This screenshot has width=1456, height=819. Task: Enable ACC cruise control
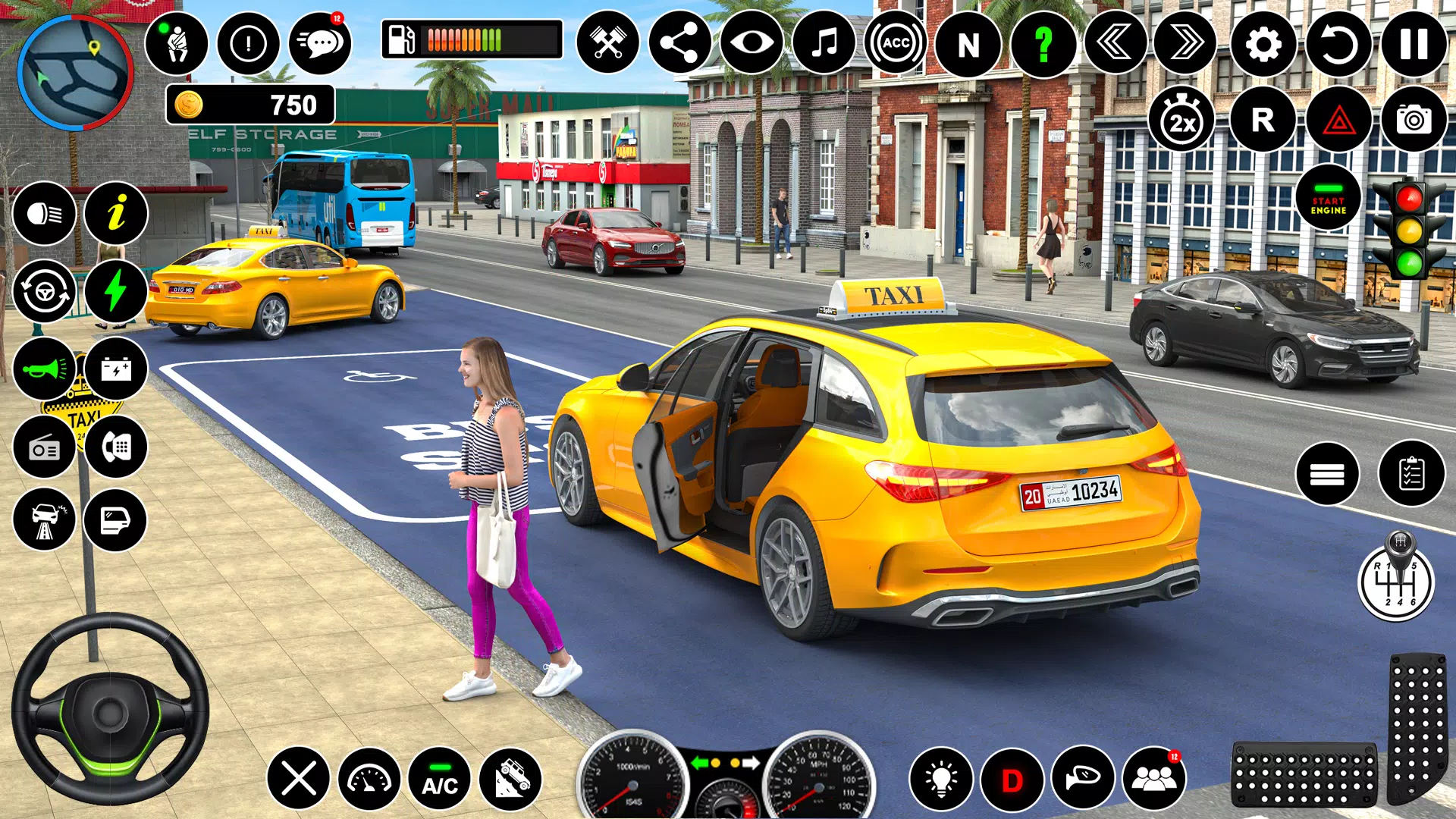tap(896, 42)
